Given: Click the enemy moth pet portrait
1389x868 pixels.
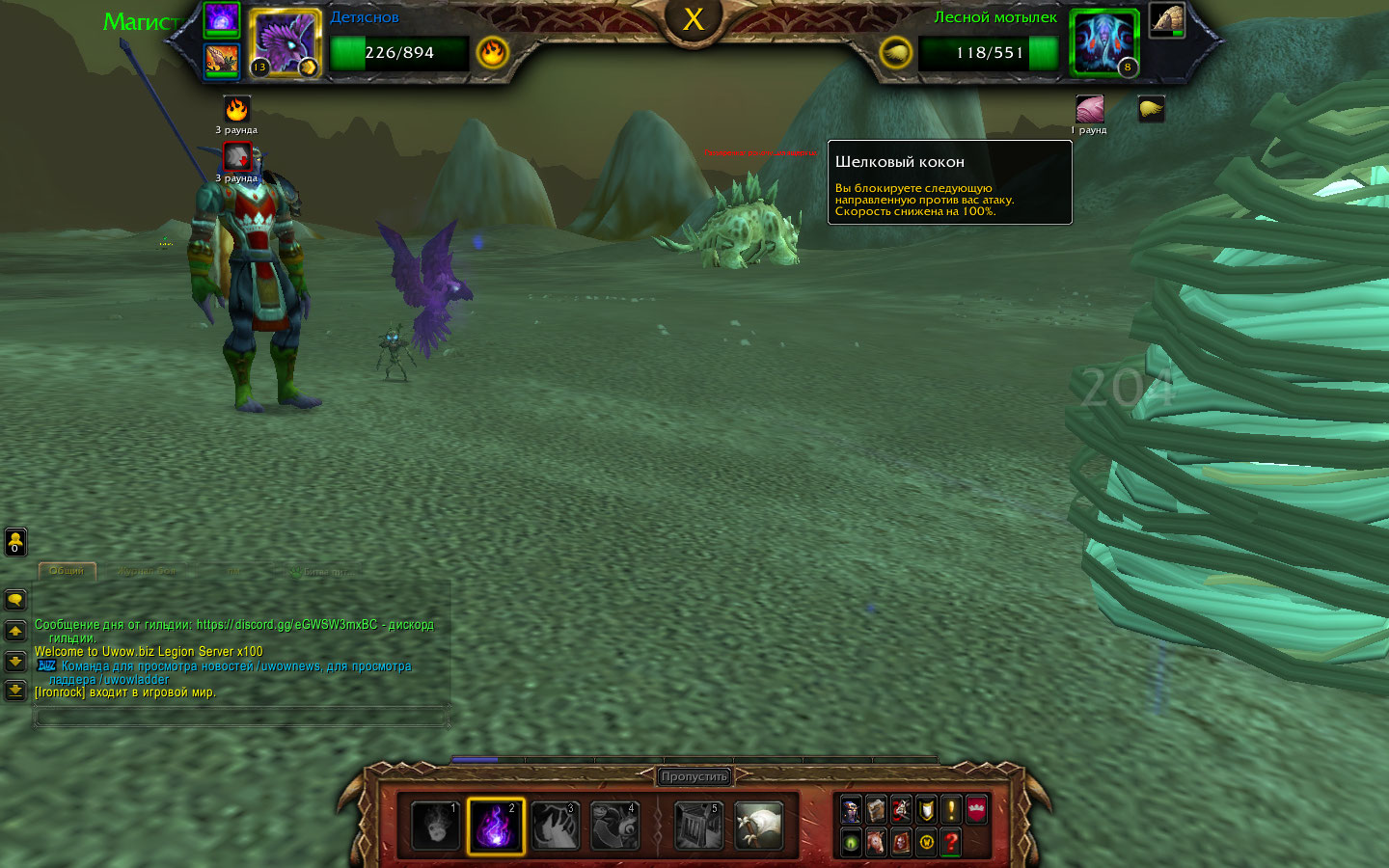Looking at the screenshot, I should point(1103,43).
